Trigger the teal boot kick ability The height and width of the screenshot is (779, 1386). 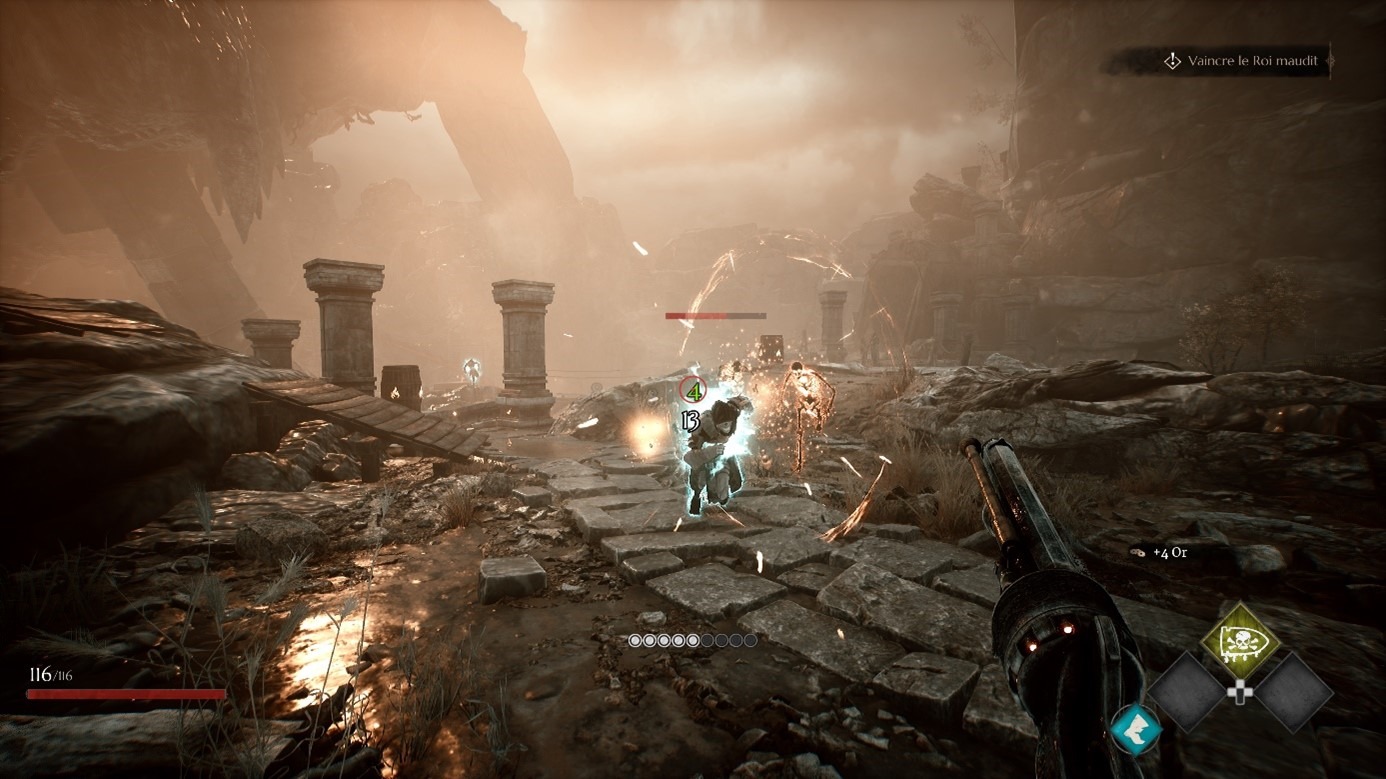pyautogui.click(x=1136, y=729)
